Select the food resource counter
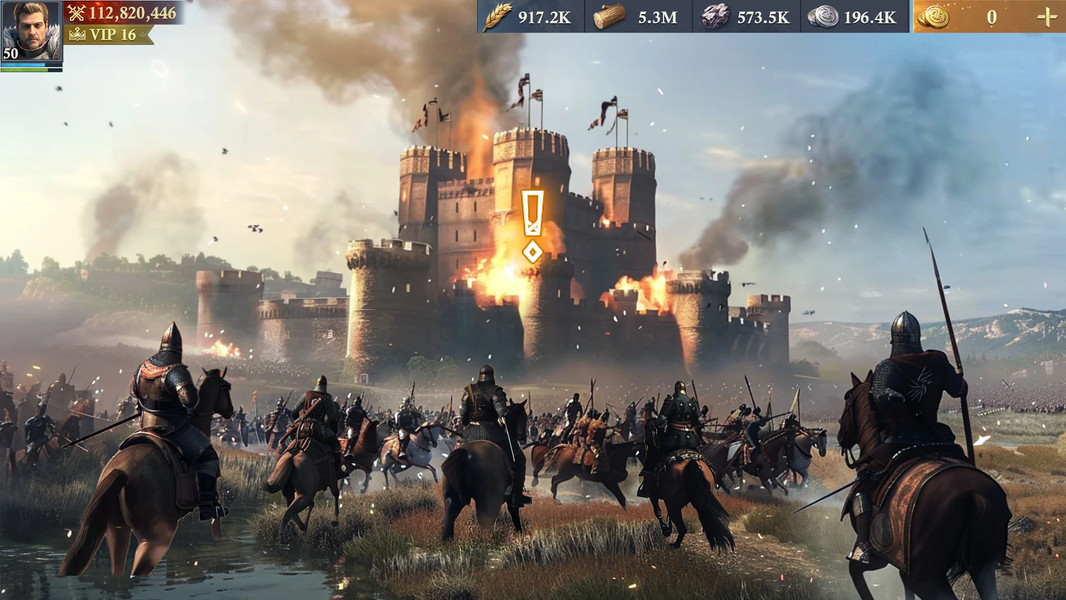 click(529, 16)
